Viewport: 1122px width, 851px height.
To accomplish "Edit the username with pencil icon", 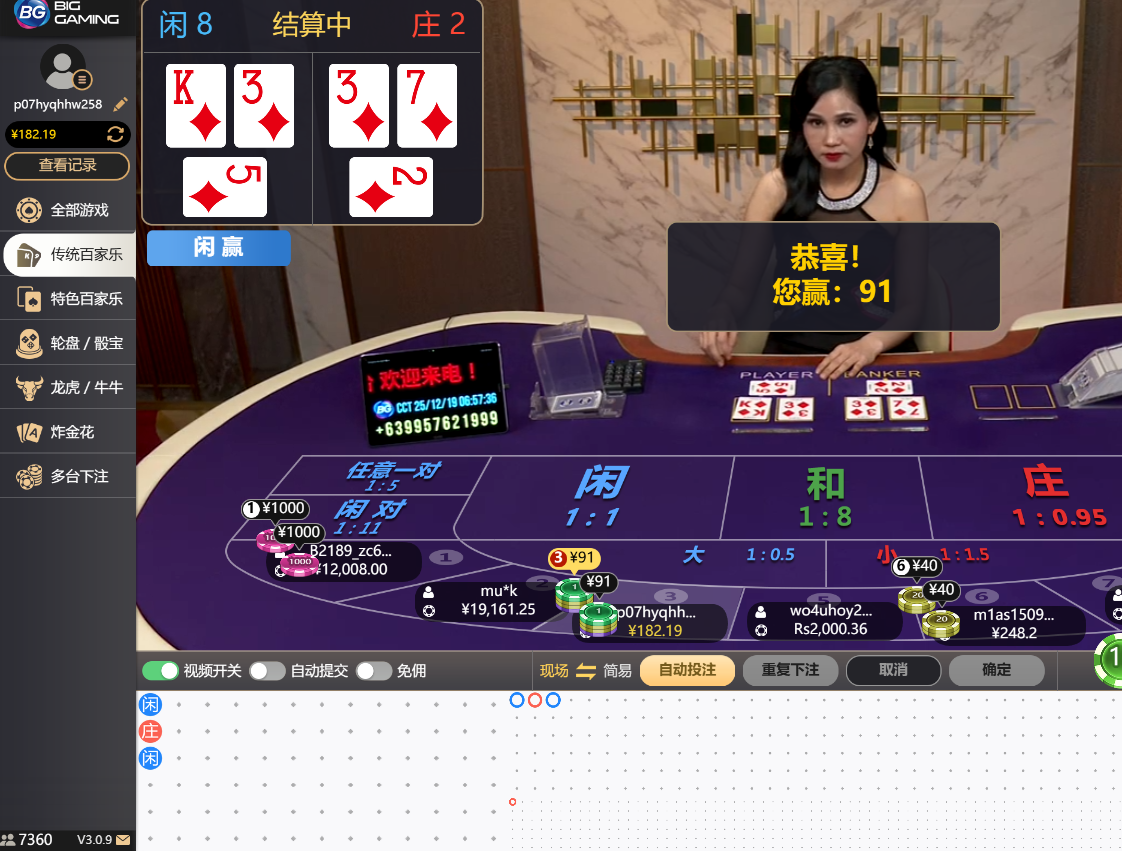I will pos(120,104).
